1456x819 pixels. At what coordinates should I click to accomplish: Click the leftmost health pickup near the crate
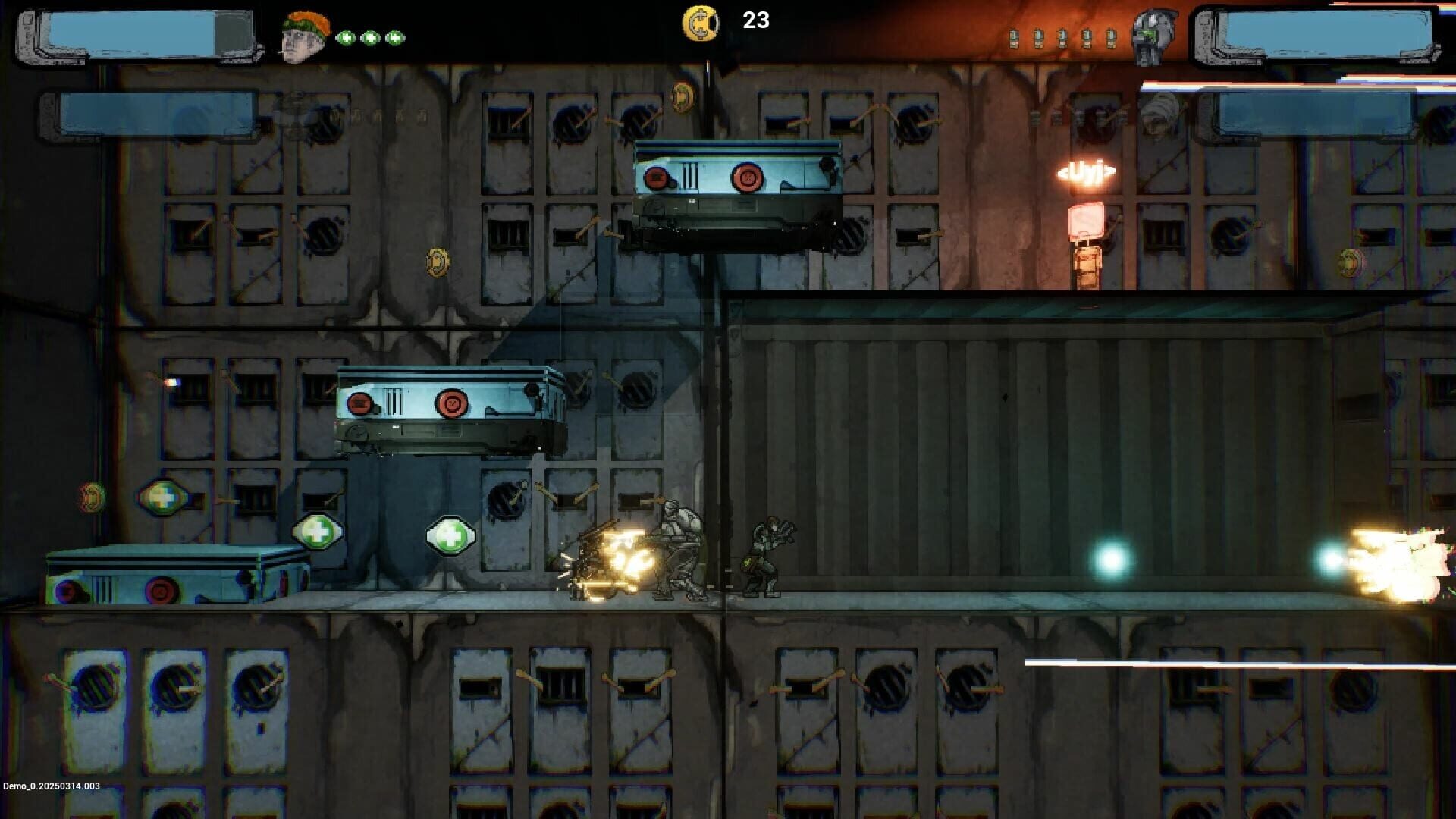click(161, 498)
